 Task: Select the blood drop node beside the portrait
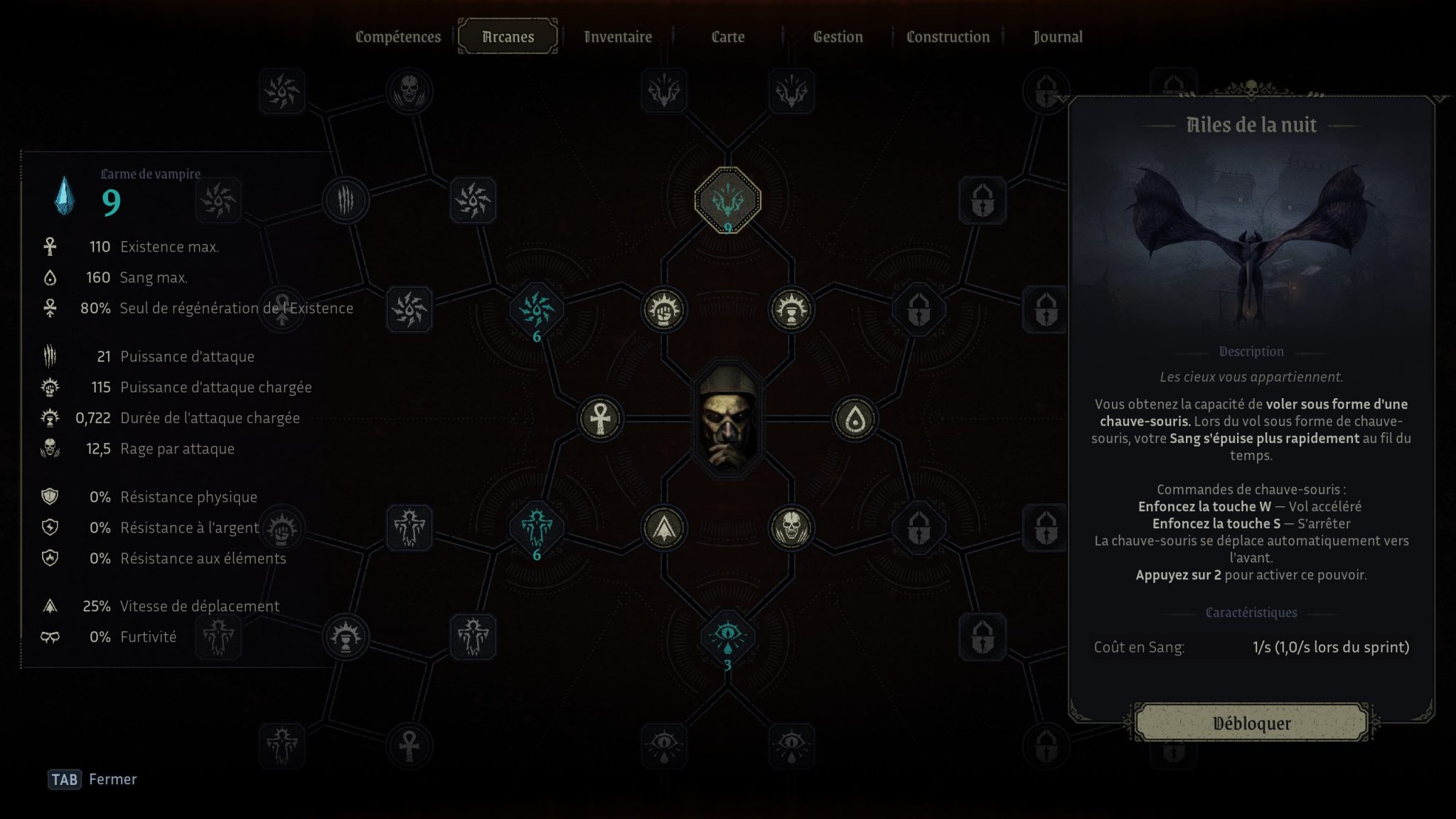[x=855, y=419]
